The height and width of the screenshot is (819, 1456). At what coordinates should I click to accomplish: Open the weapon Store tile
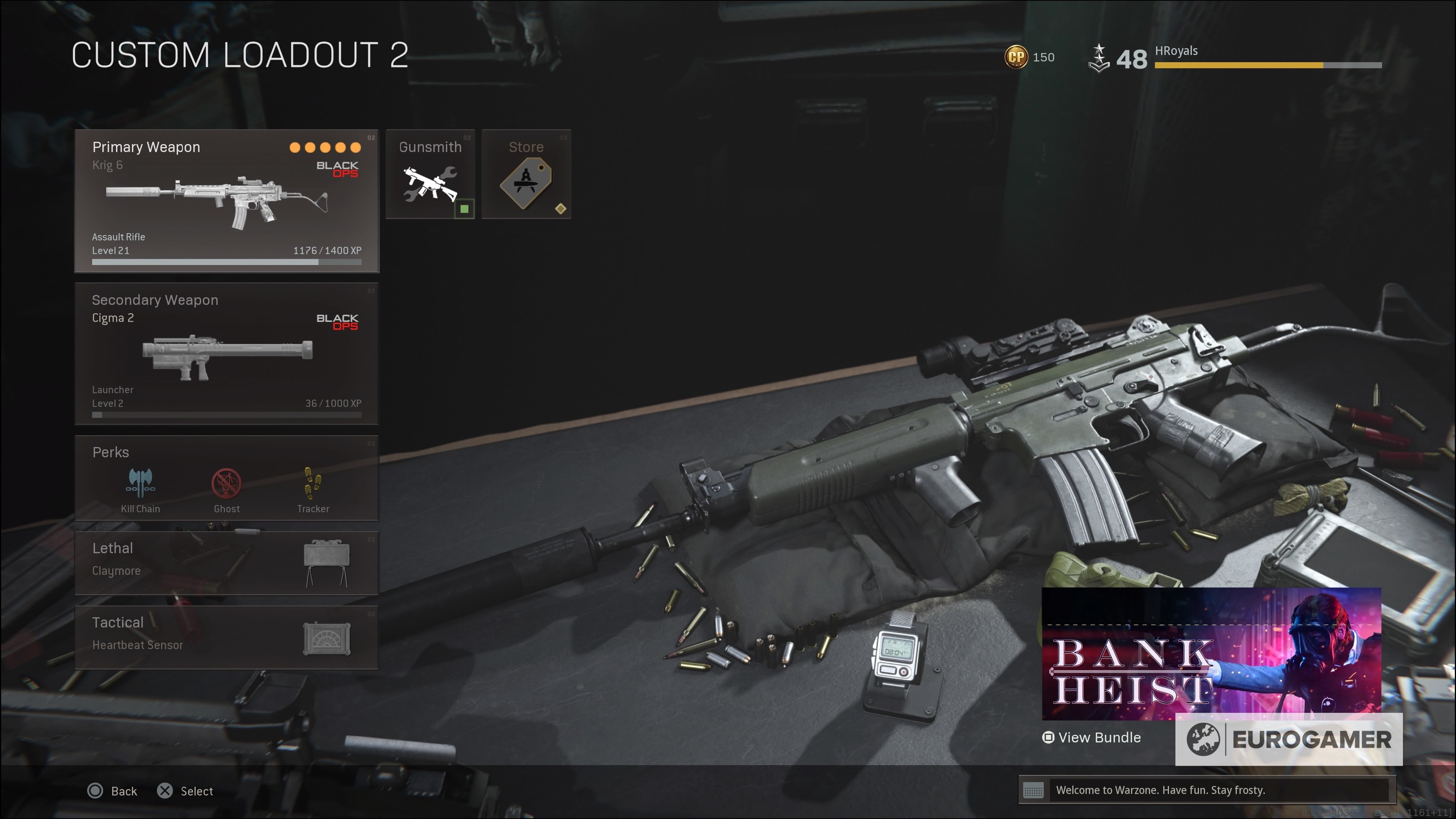(x=526, y=174)
